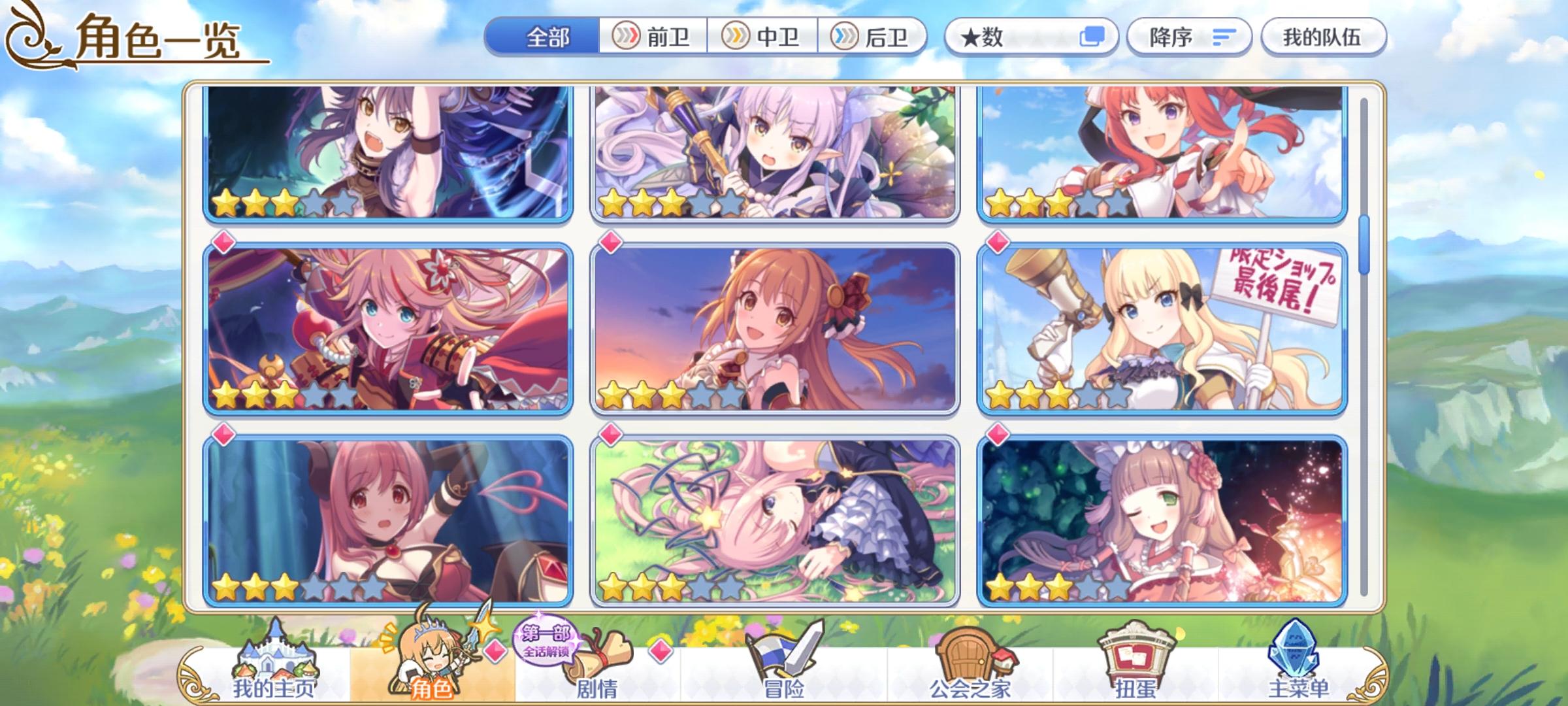Open 我的队伍 team list
This screenshot has width=1568, height=706.
(1323, 37)
